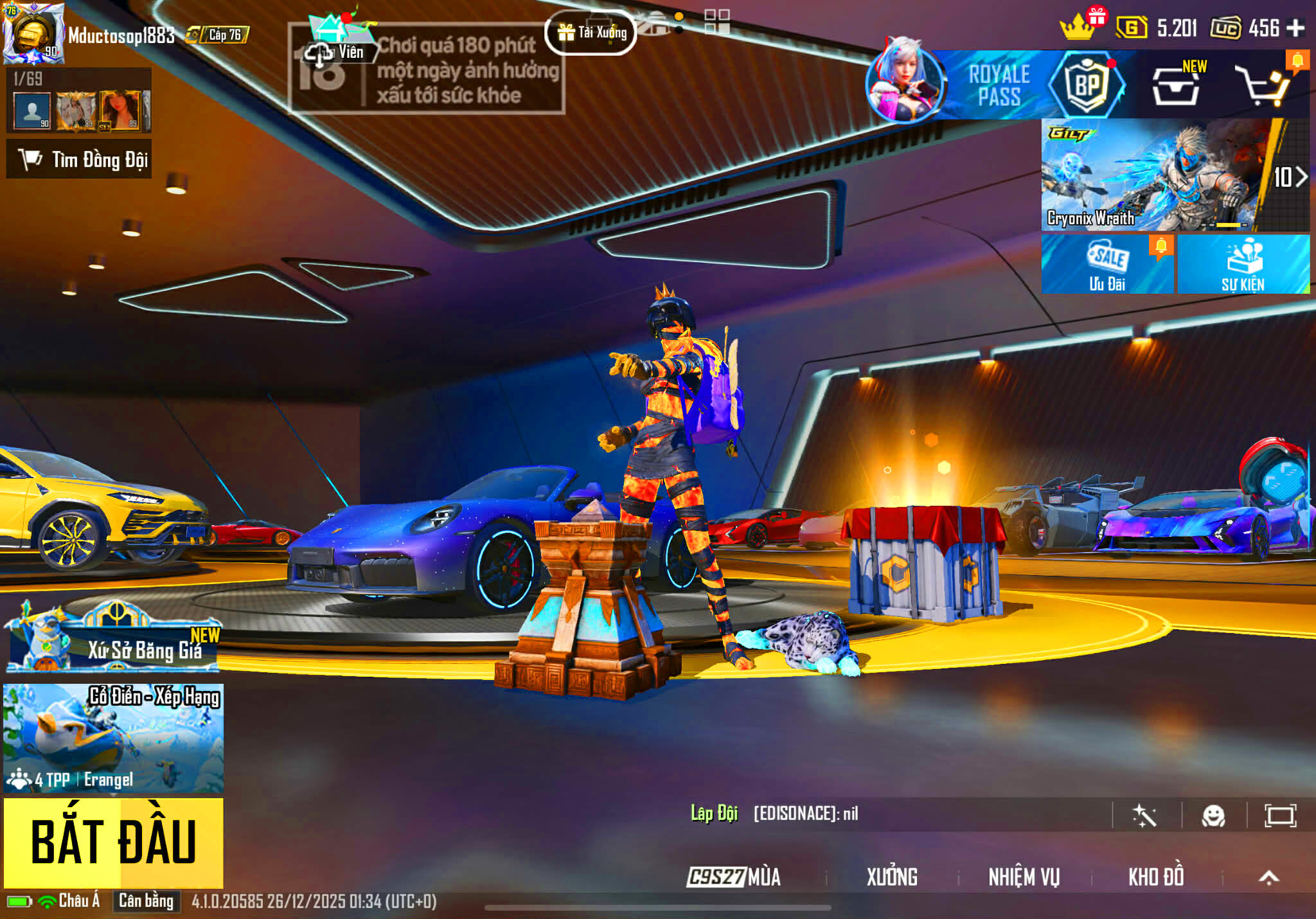The image size is (1316, 919).
Task: Open the emote smiley face icon
Action: pyautogui.click(x=1213, y=816)
